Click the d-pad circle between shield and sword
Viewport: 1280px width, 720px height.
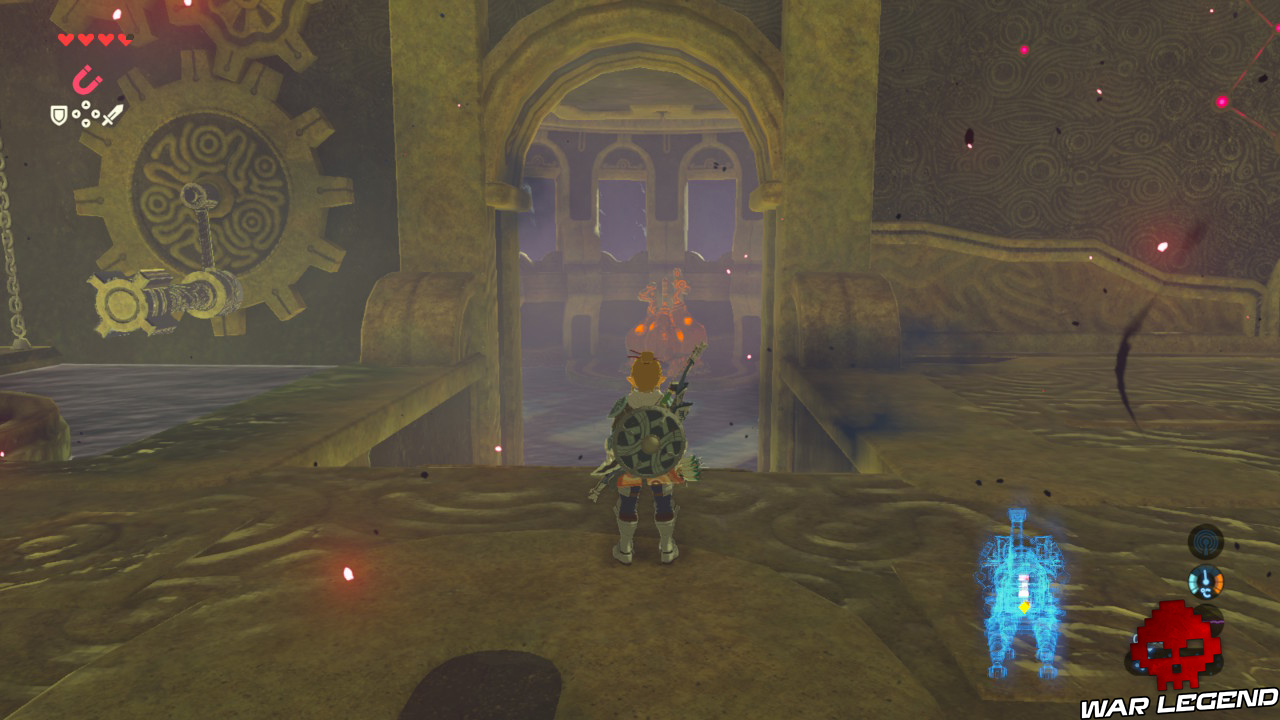tap(86, 113)
